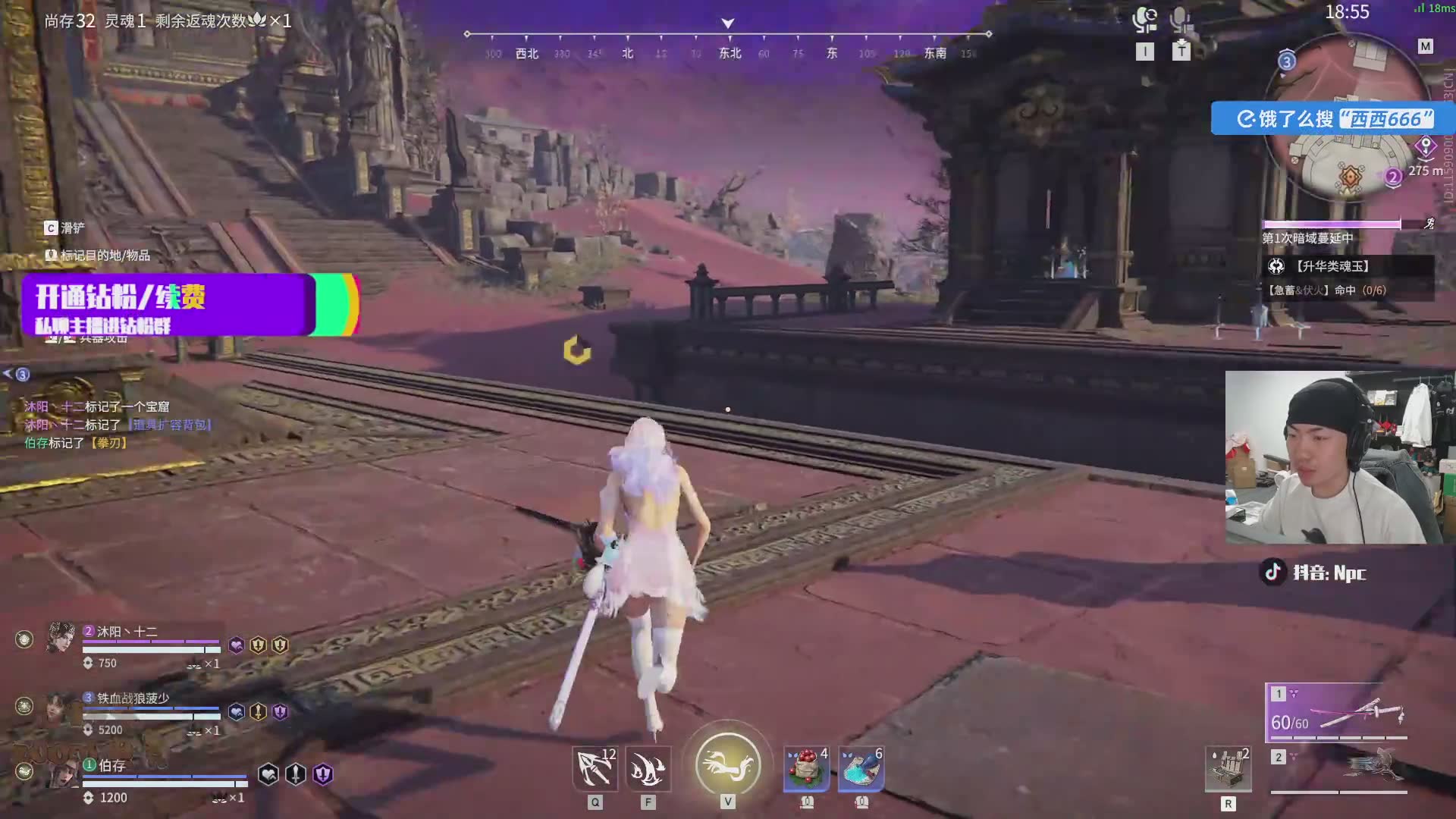Select the purple waypoint marker showing 275 m
The width and height of the screenshot is (1456, 819).
1426,146
